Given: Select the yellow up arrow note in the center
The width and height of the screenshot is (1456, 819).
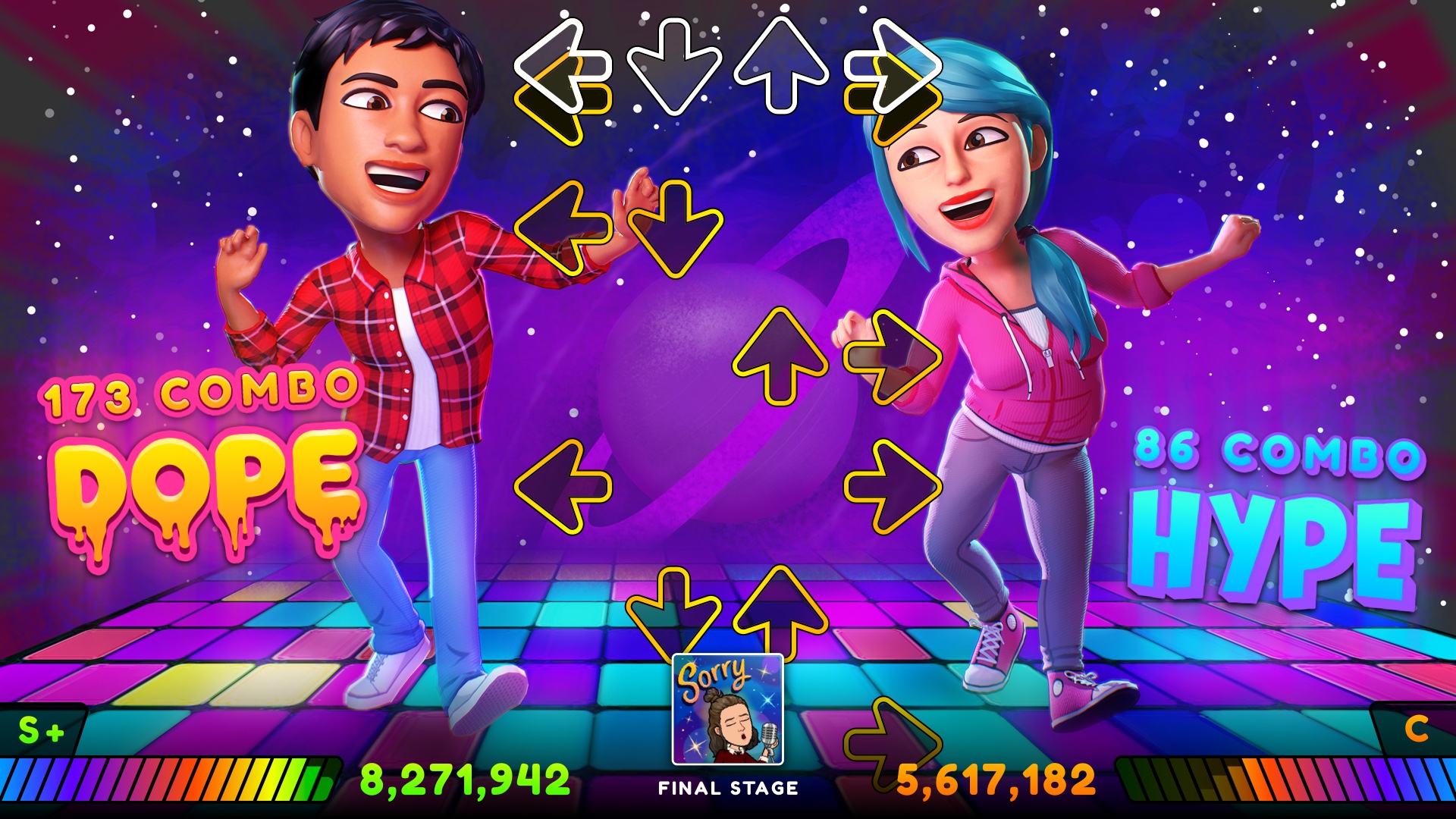Looking at the screenshot, I should coord(781,356).
